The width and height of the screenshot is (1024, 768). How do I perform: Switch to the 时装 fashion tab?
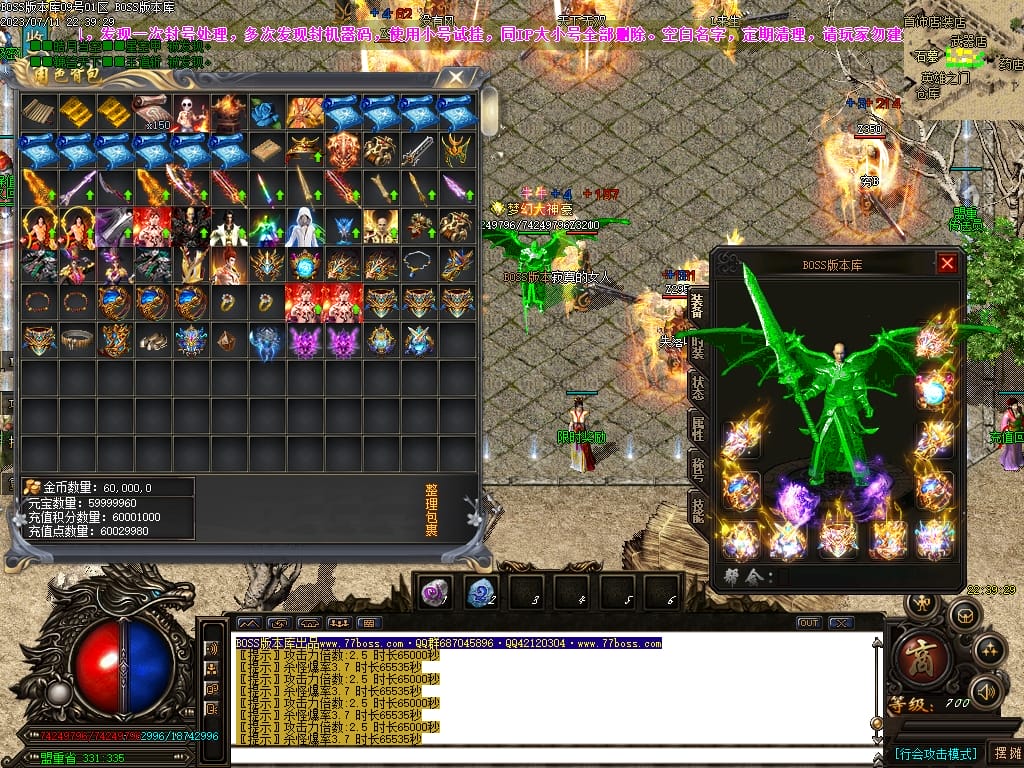pyautogui.click(x=698, y=348)
